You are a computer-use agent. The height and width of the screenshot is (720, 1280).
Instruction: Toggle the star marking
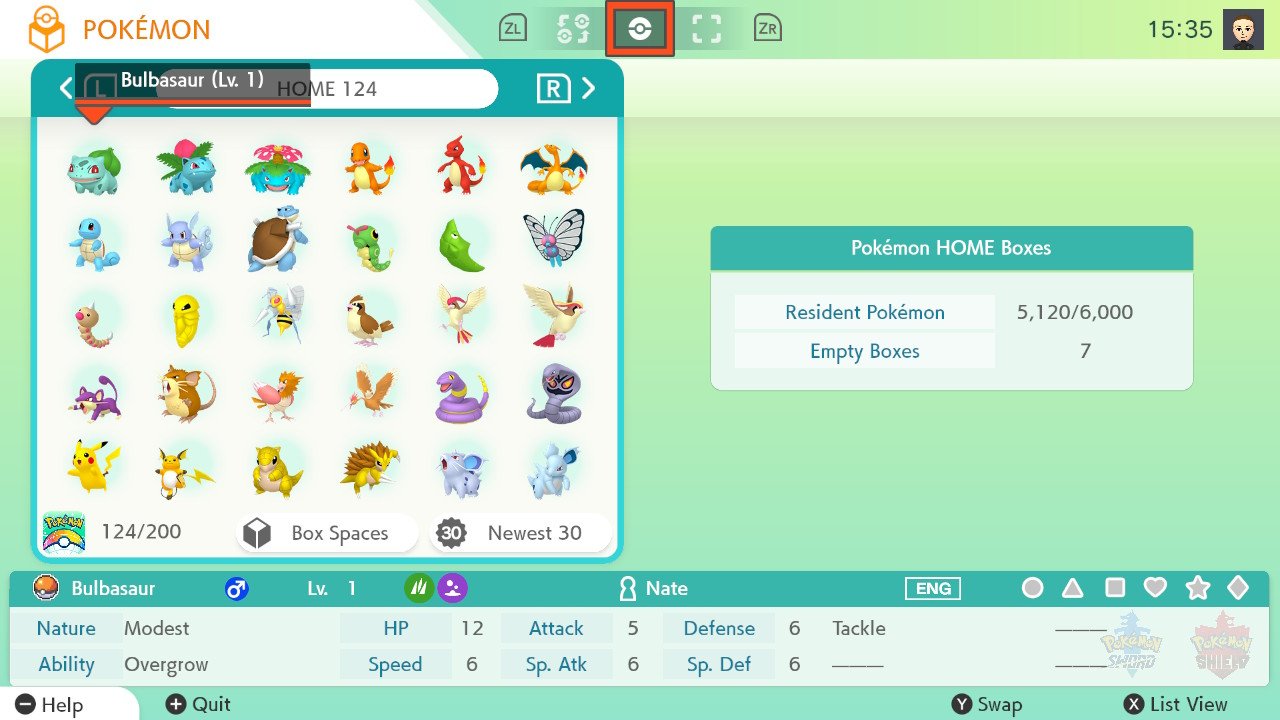1197,588
